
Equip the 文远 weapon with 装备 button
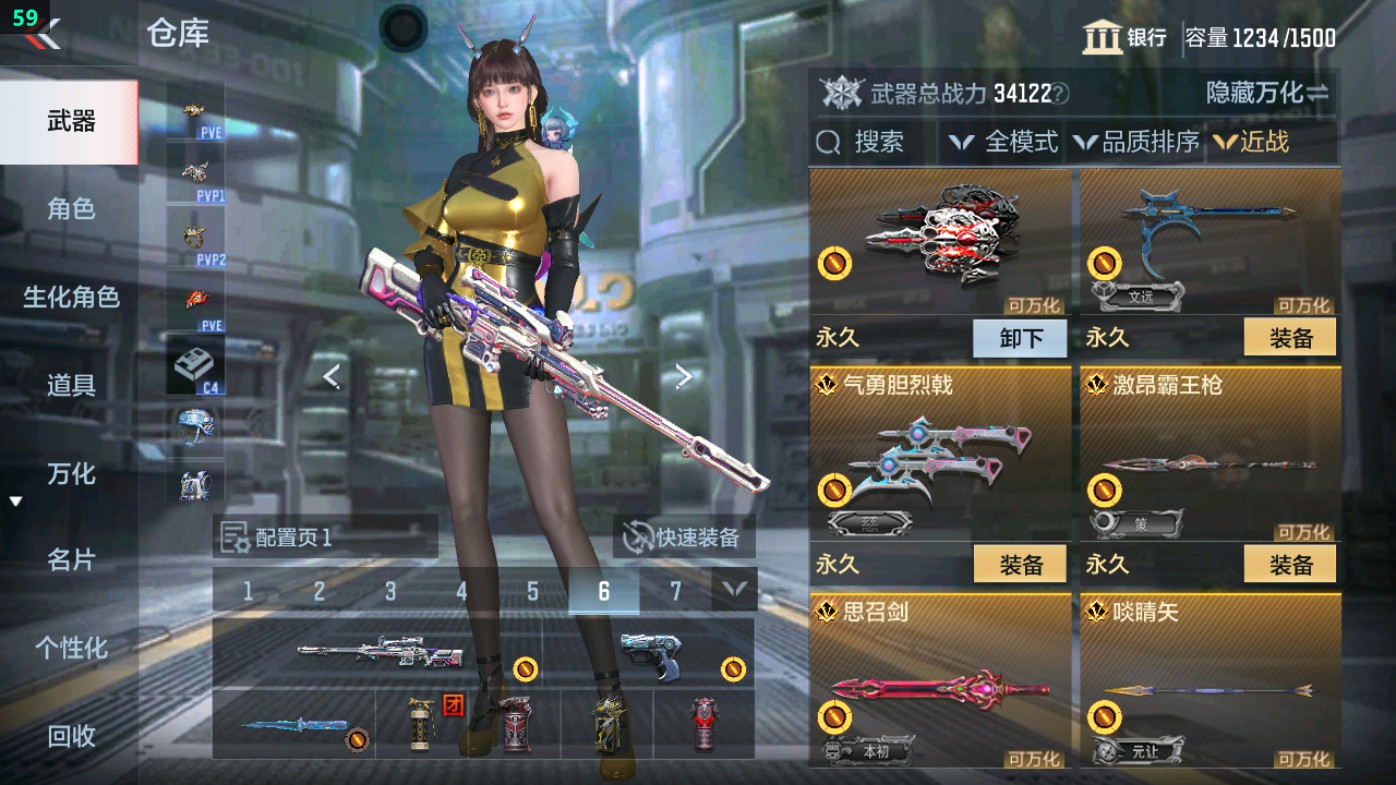pyautogui.click(x=1290, y=338)
